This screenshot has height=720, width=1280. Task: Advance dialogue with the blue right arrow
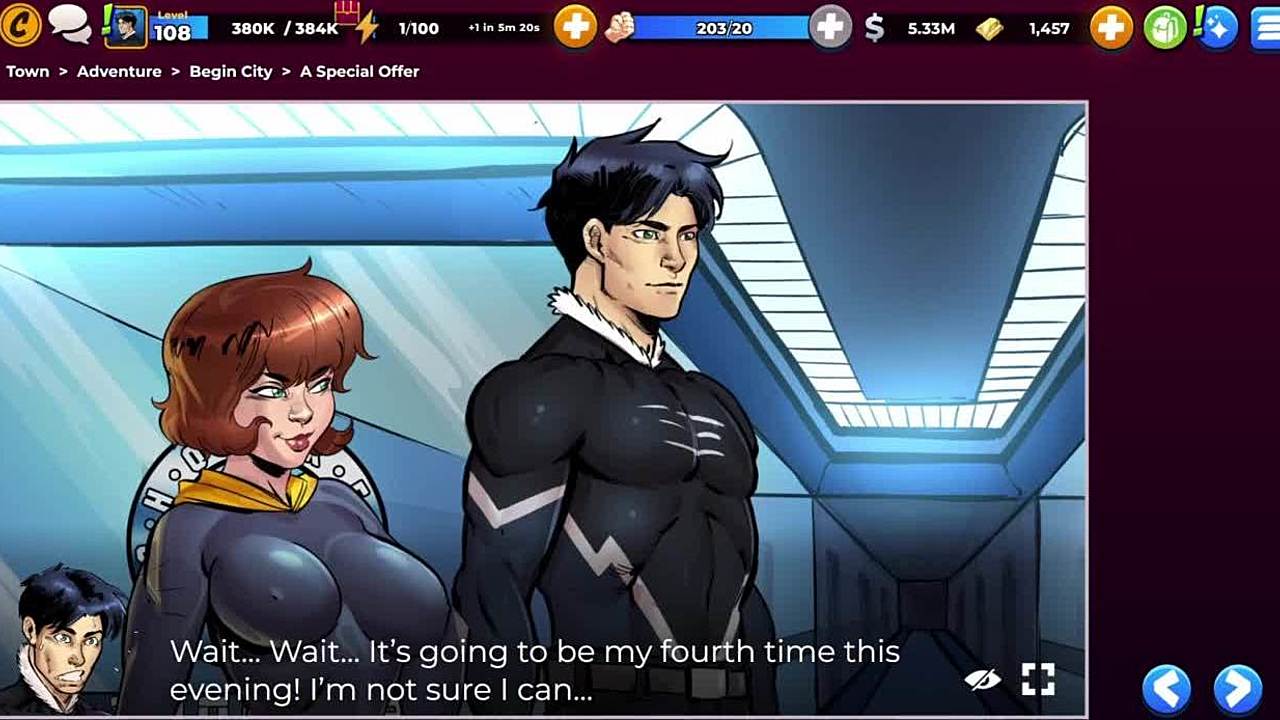(x=1237, y=688)
